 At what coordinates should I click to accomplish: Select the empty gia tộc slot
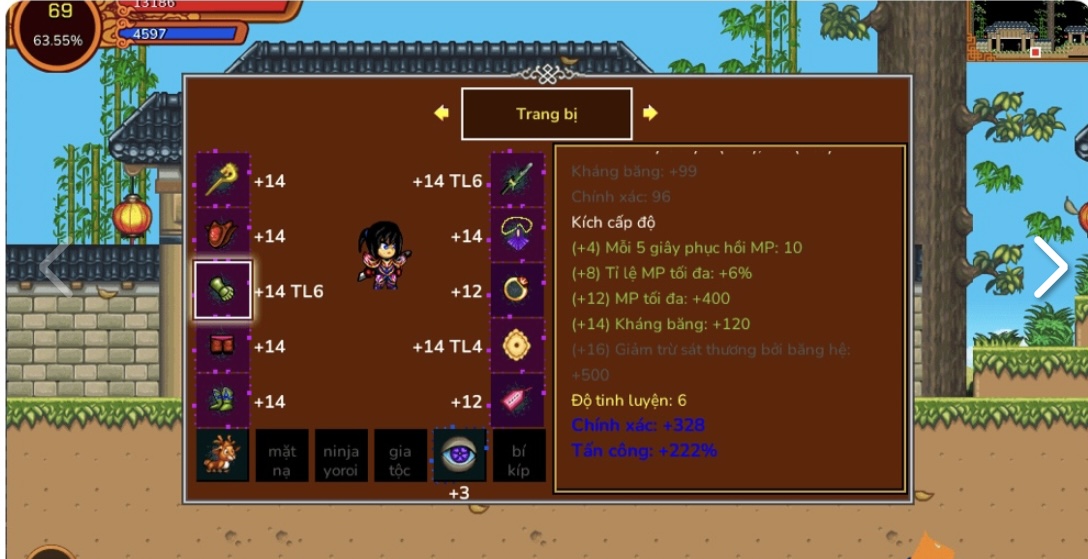[400, 456]
